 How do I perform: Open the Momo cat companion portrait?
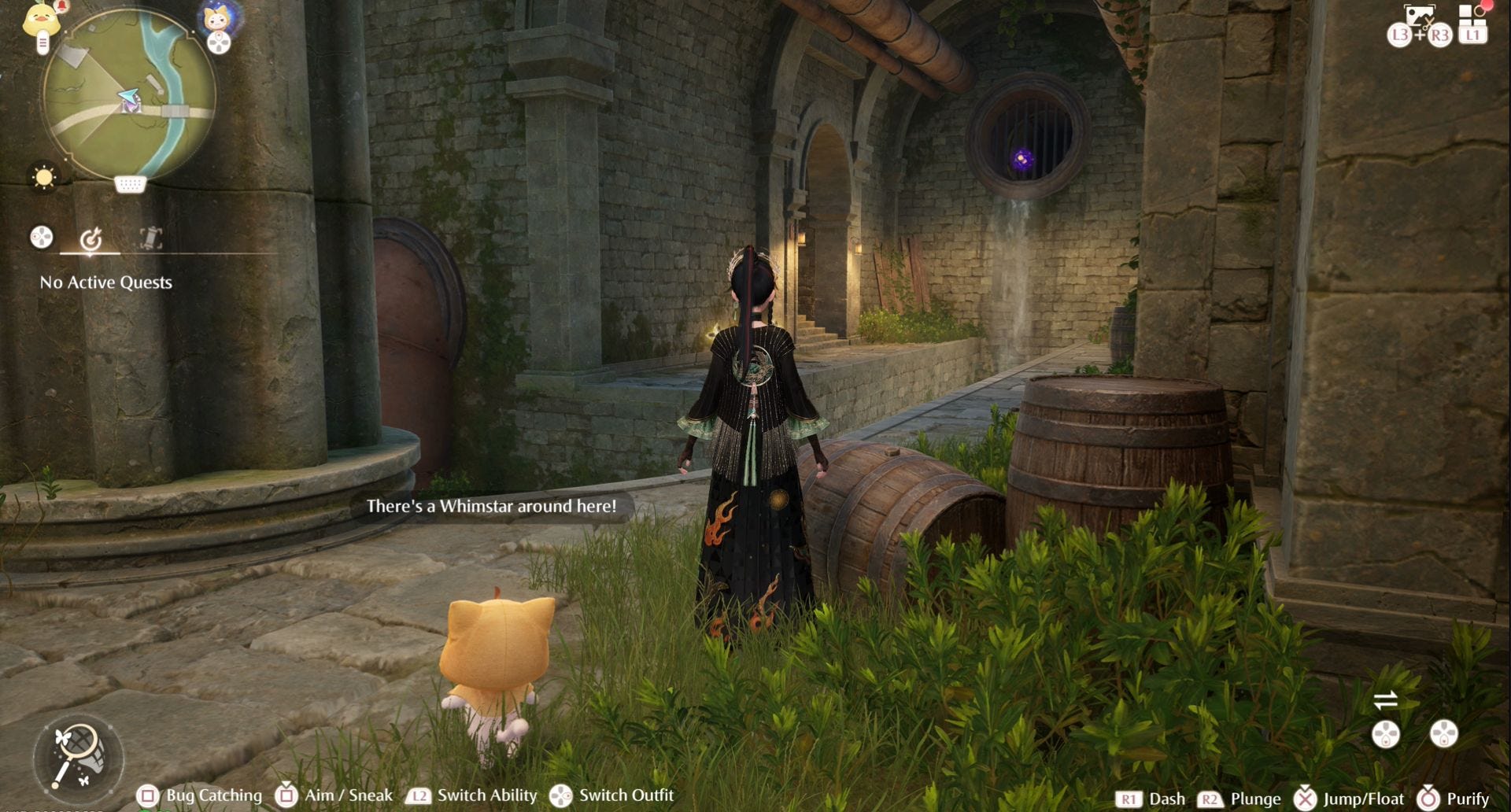(x=216, y=19)
